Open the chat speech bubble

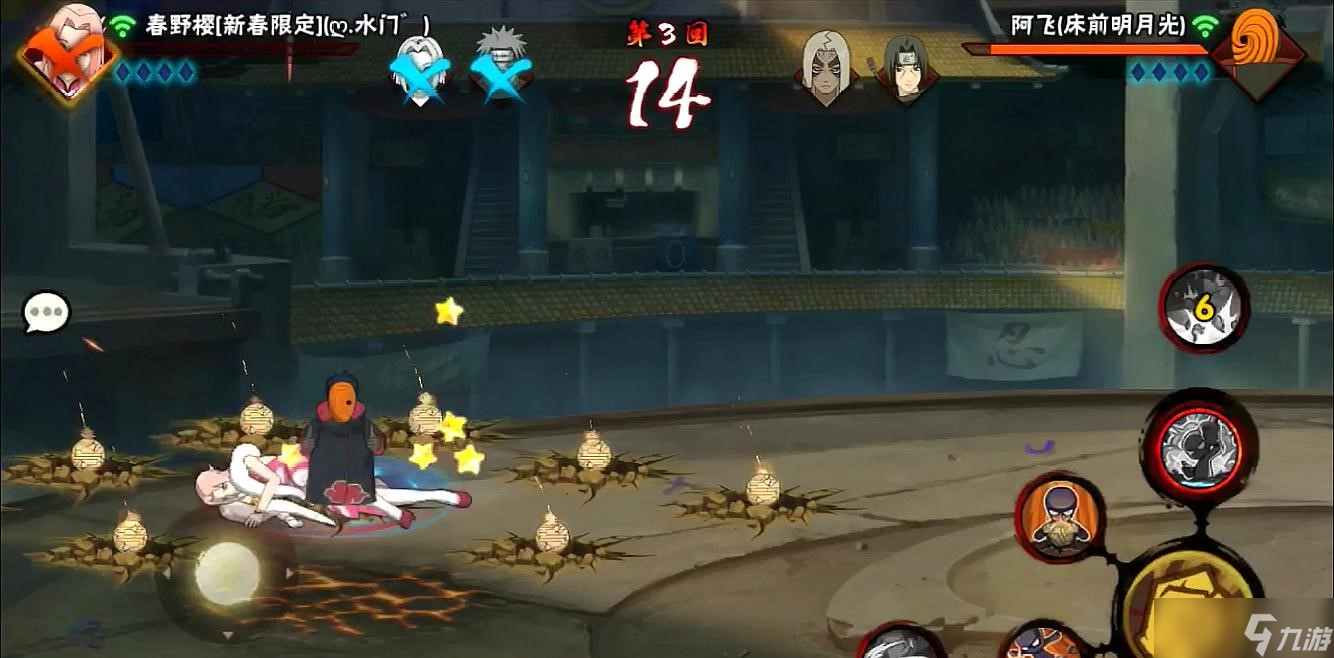(47, 314)
